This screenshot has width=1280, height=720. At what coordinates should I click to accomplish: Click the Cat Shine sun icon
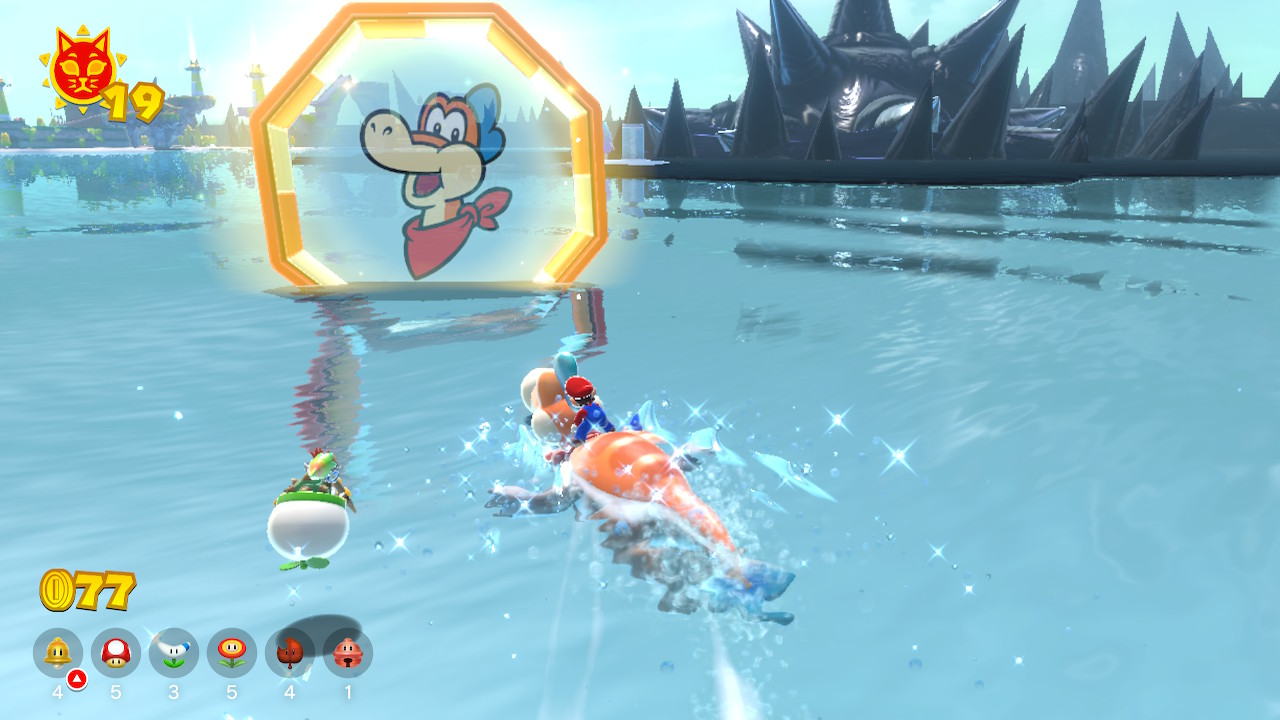(82, 70)
